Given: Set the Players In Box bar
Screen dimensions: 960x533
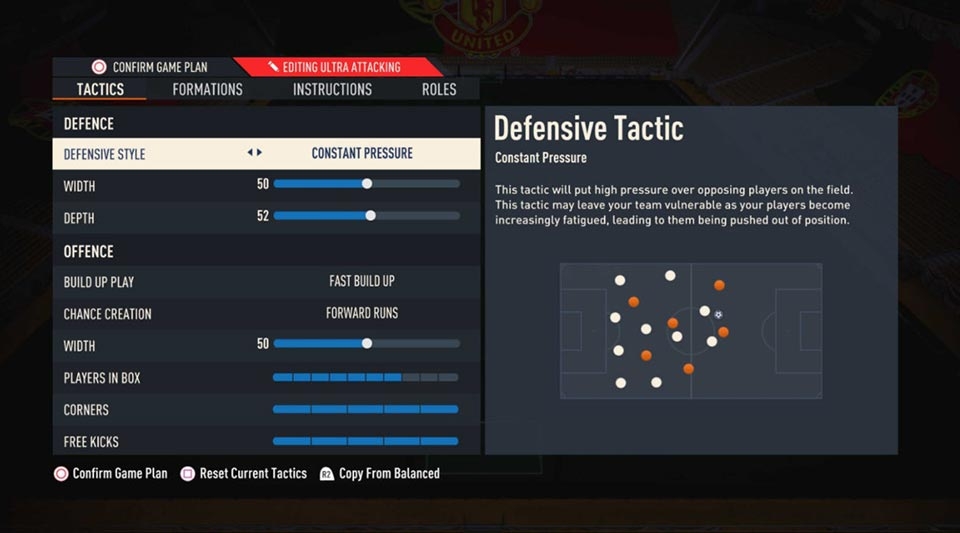Looking at the screenshot, I should point(365,377).
